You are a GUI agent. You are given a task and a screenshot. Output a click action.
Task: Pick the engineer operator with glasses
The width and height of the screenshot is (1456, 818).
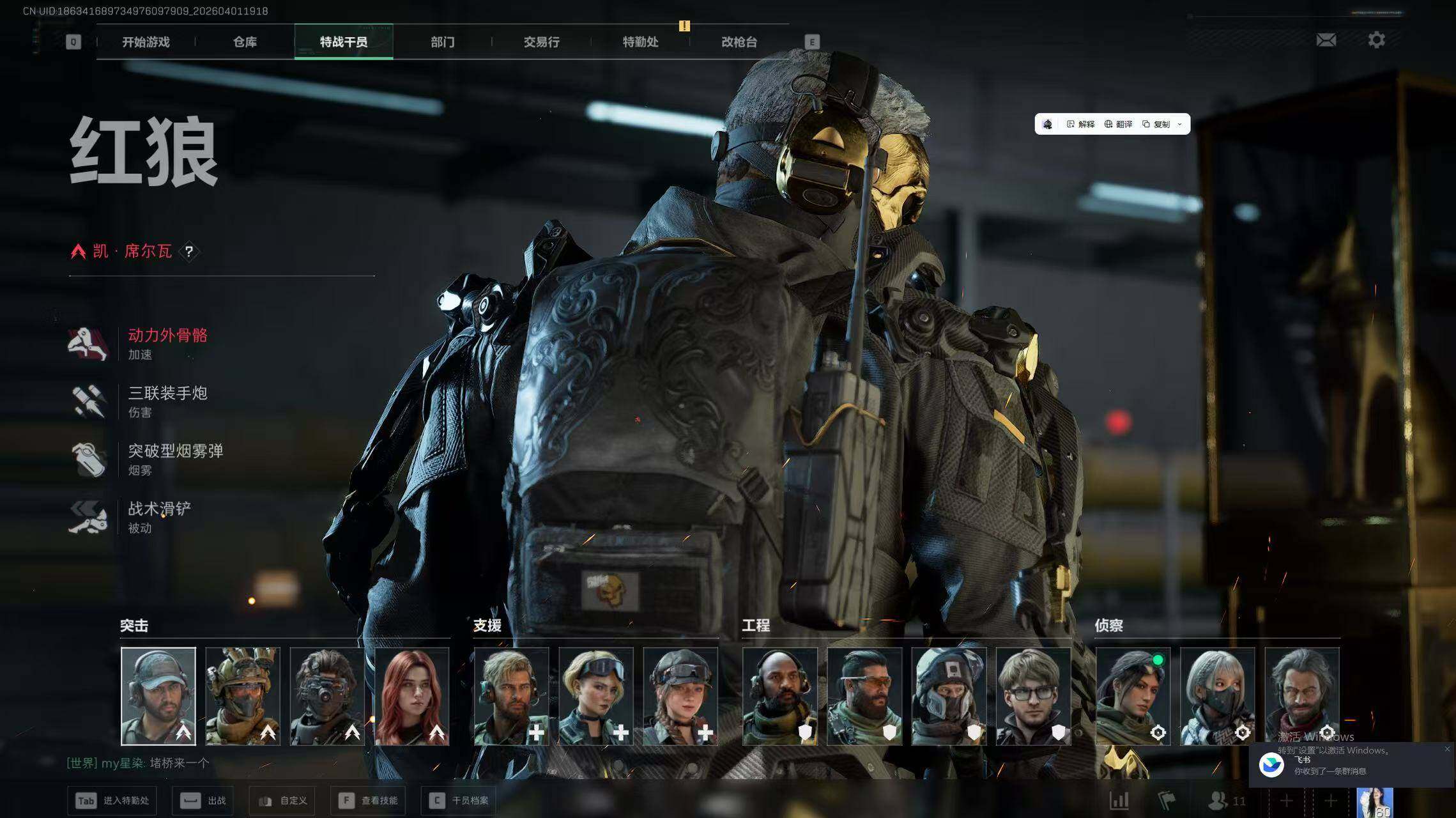point(1033,696)
